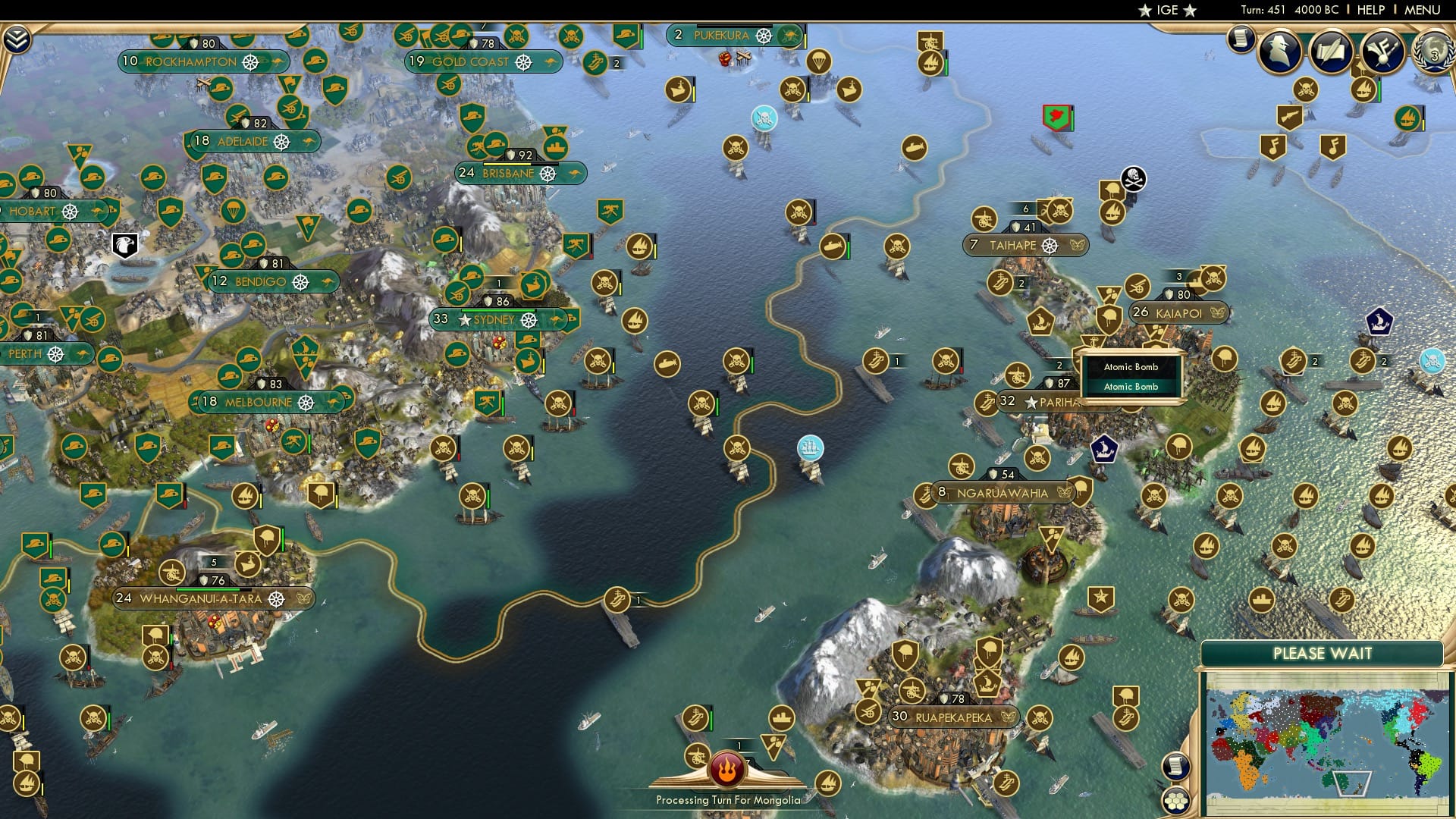1456x819 pixels.
Task: Click the scroll icon above the Strategic View button
Action: pyautogui.click(x=1175, y=767)
